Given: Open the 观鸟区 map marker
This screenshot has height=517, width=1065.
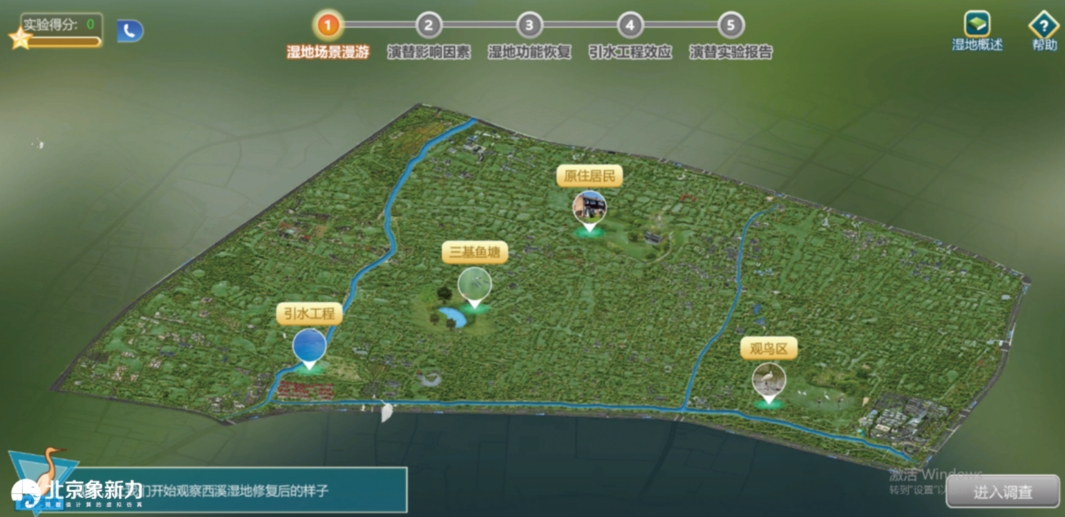Looking at the screenshot, I should coord(769,379).
